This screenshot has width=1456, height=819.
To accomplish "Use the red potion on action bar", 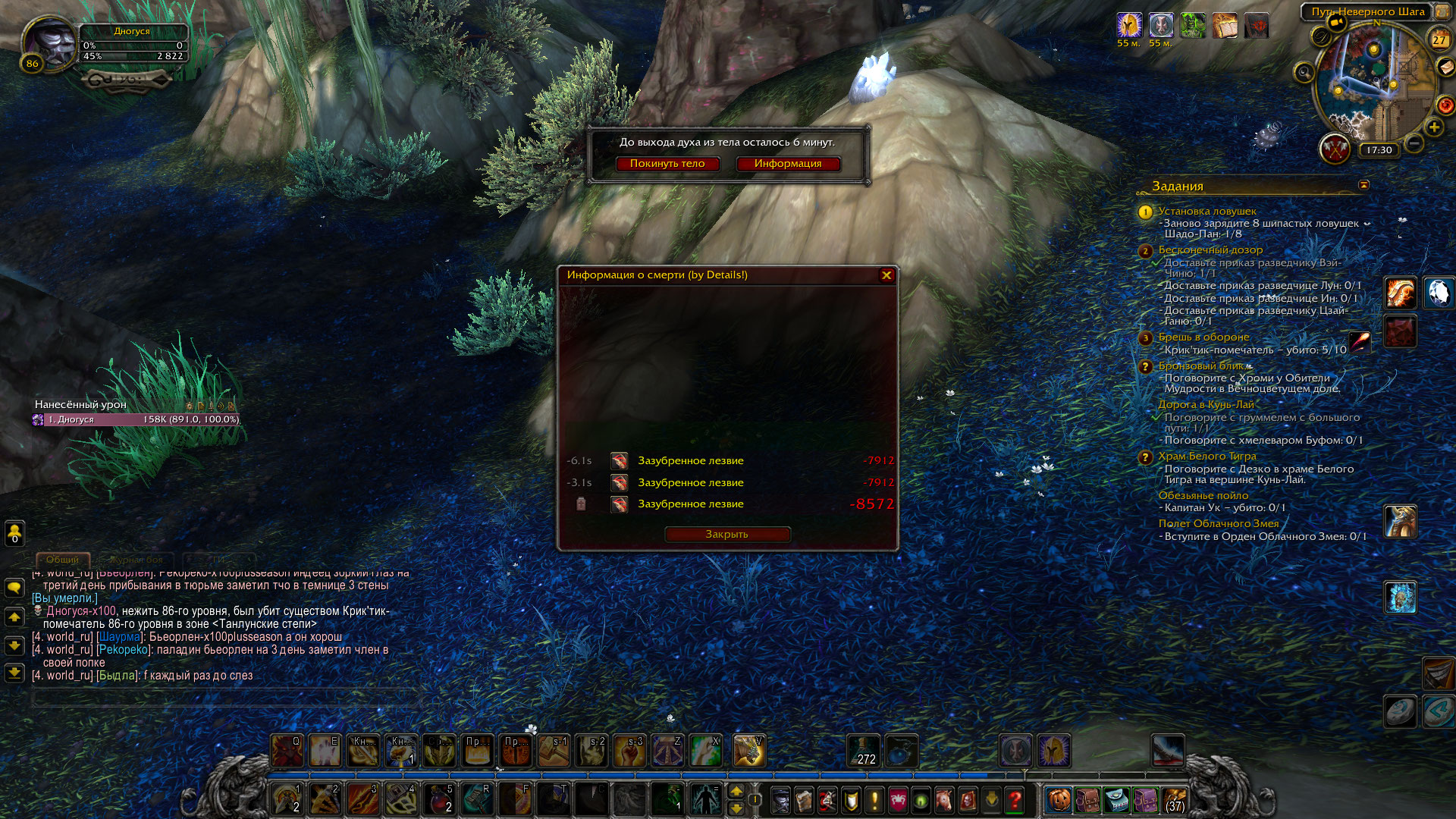I will click(439, 799).
